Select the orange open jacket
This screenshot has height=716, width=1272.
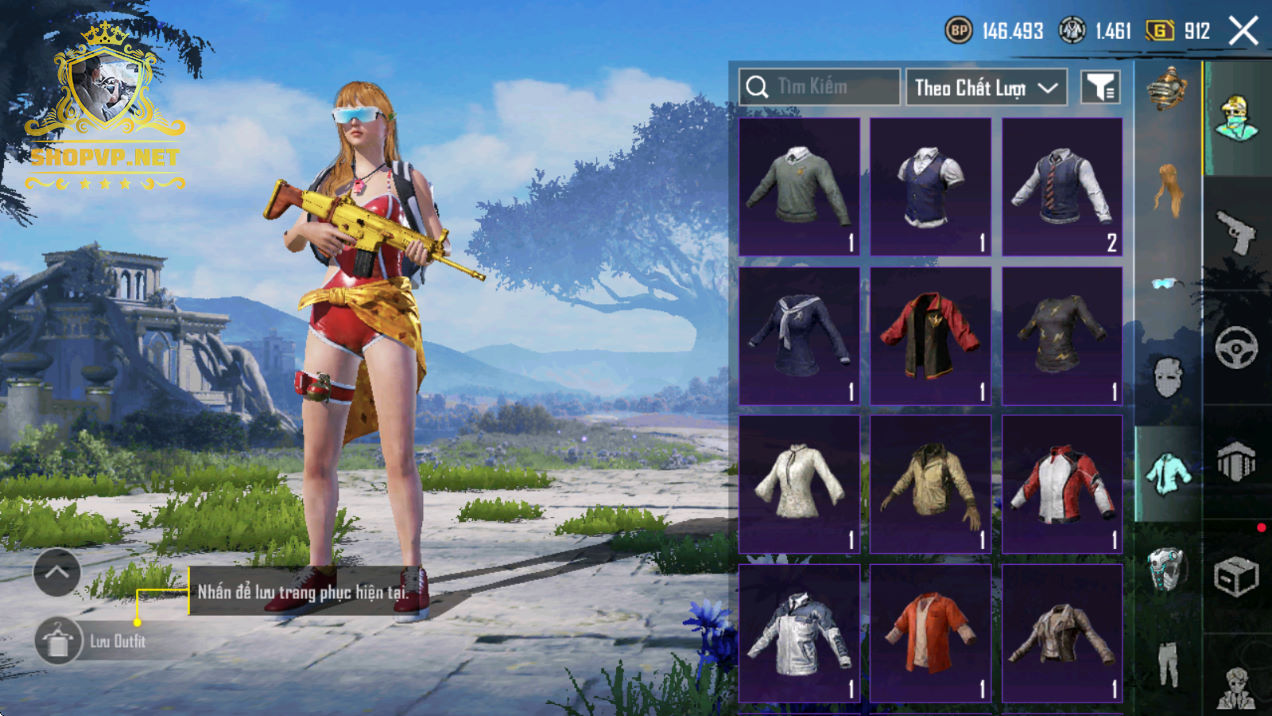click(x=930, y=632)
